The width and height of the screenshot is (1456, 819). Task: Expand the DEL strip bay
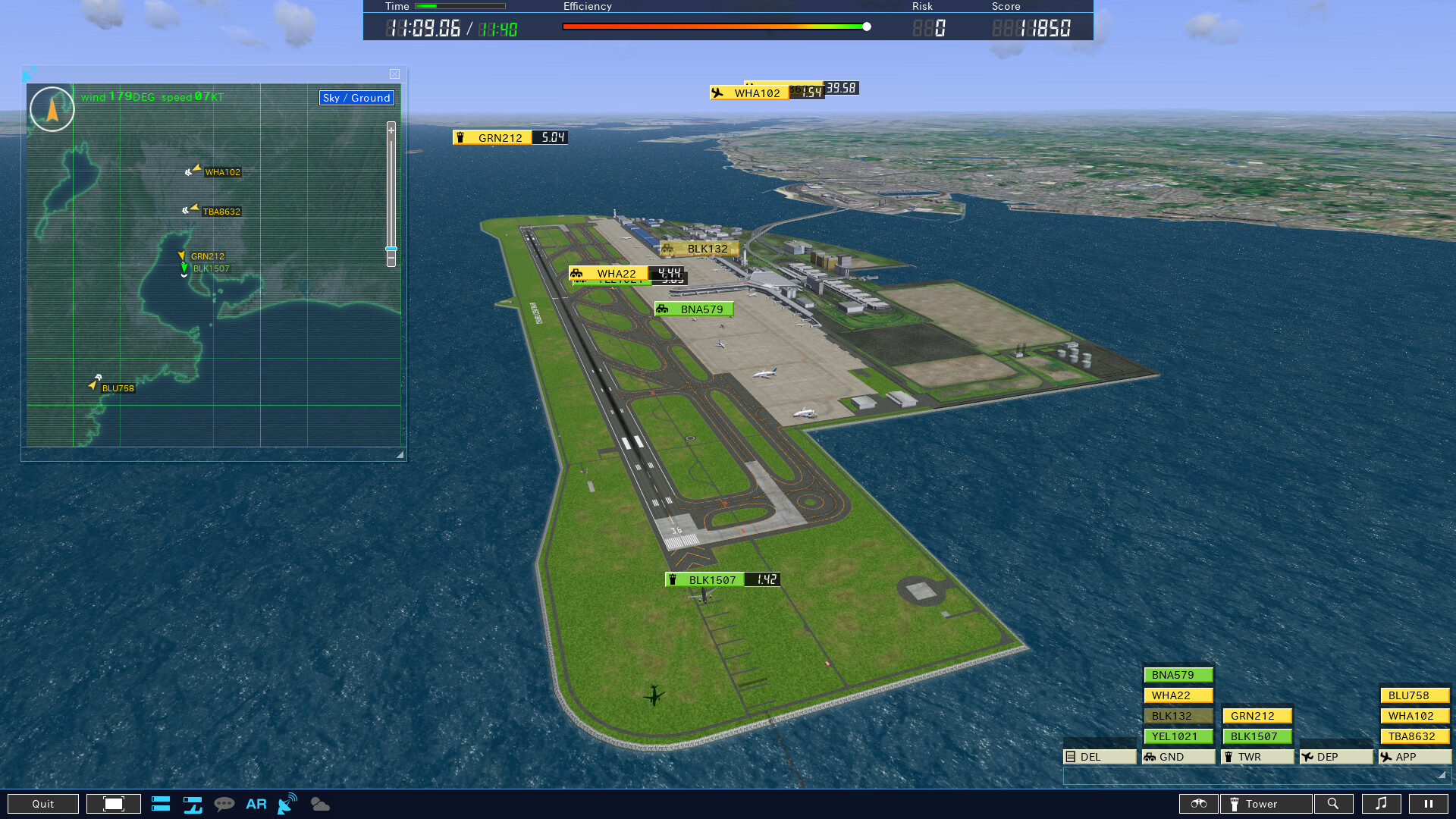tap(1100, 756)
